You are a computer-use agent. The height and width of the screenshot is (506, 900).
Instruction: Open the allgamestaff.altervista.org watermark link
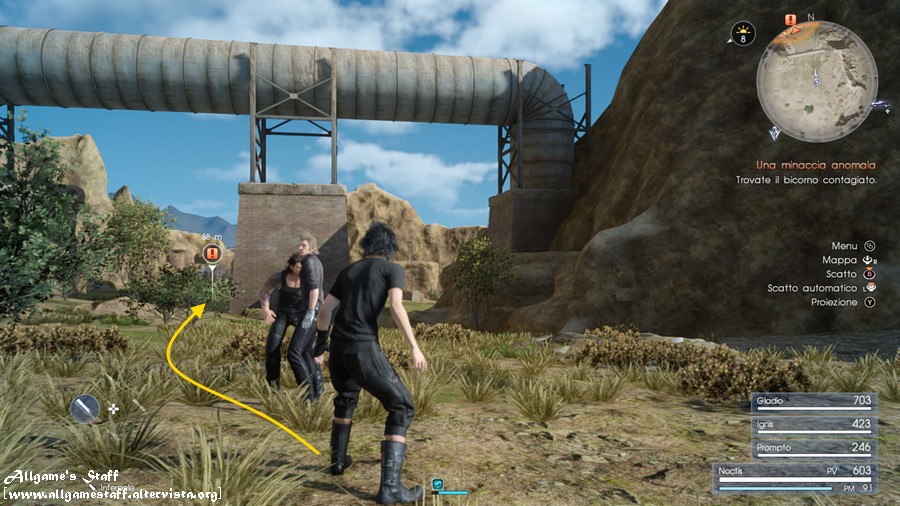(111, 495)
